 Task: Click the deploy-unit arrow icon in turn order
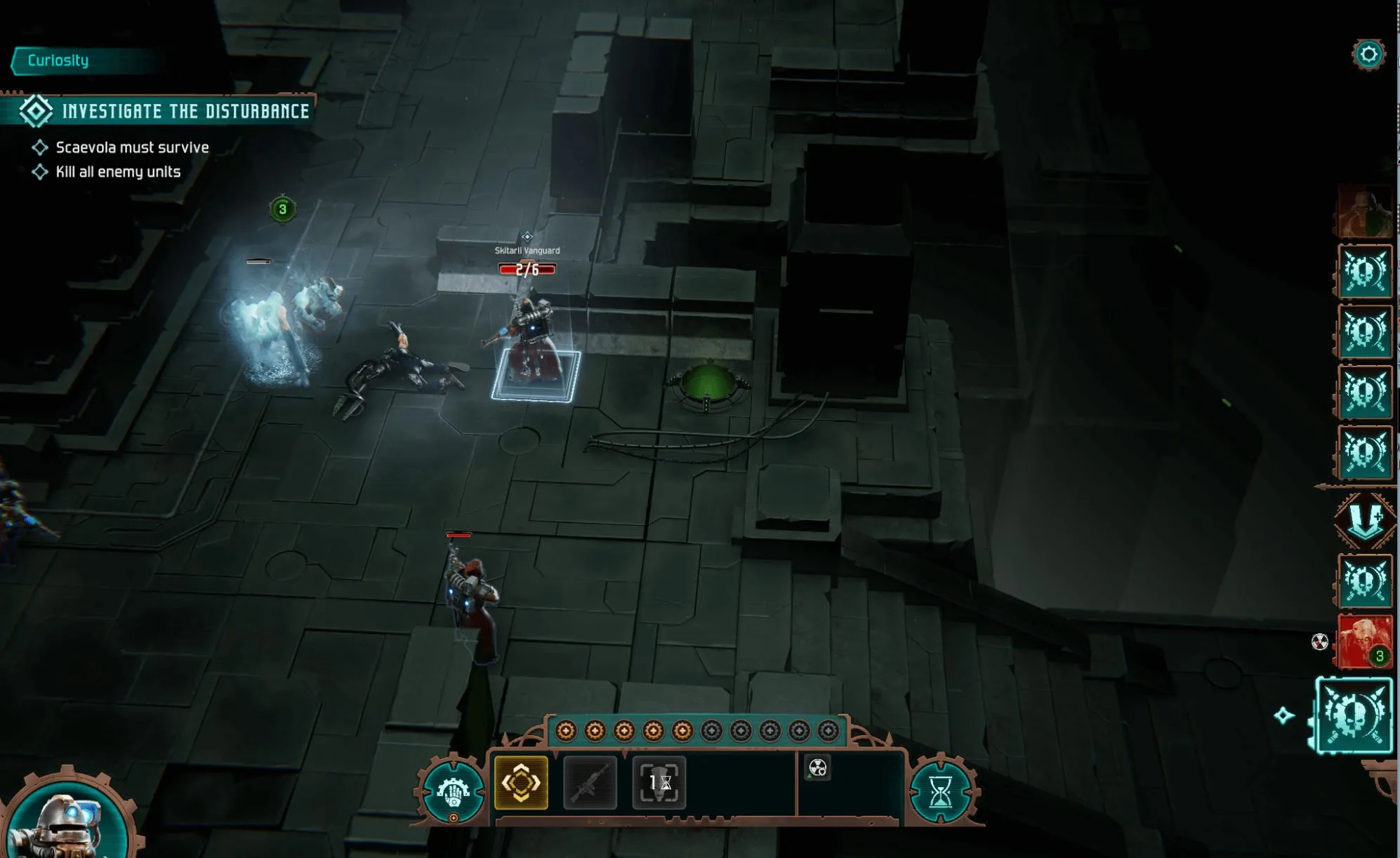coord(1363,521)
